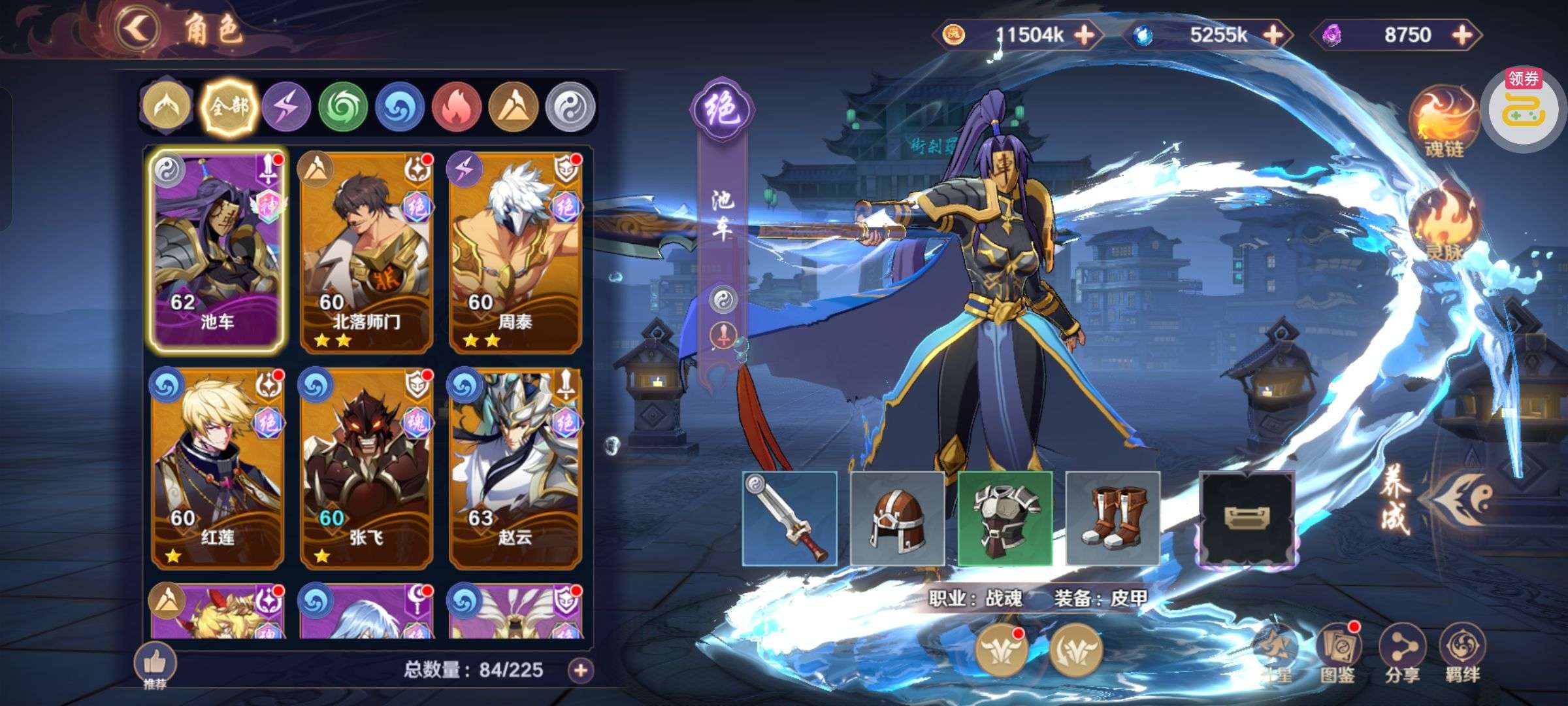
Task: Add more gold coins with plus button
Action: (x=1085, y=35)
